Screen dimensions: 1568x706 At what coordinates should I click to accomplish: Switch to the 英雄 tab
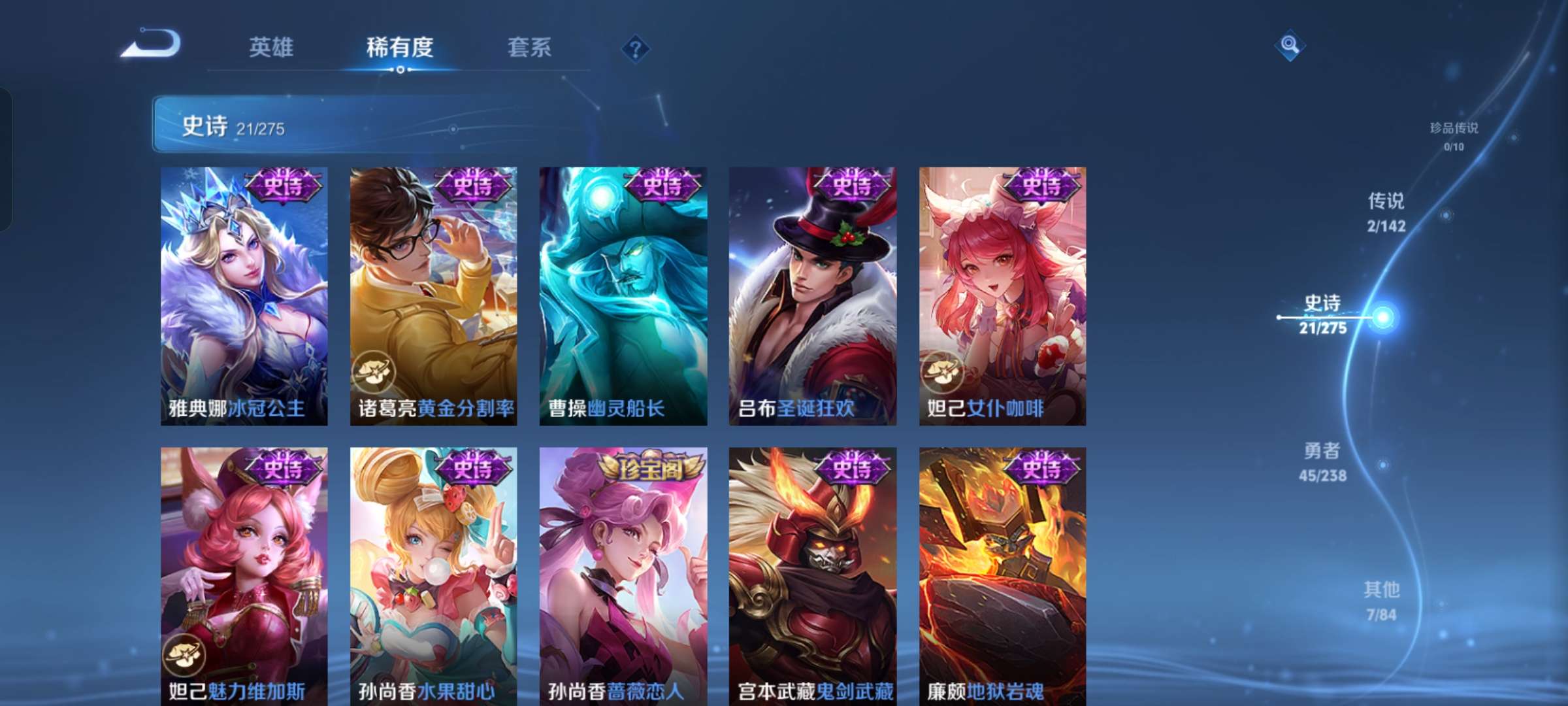(x=270, y=48)
